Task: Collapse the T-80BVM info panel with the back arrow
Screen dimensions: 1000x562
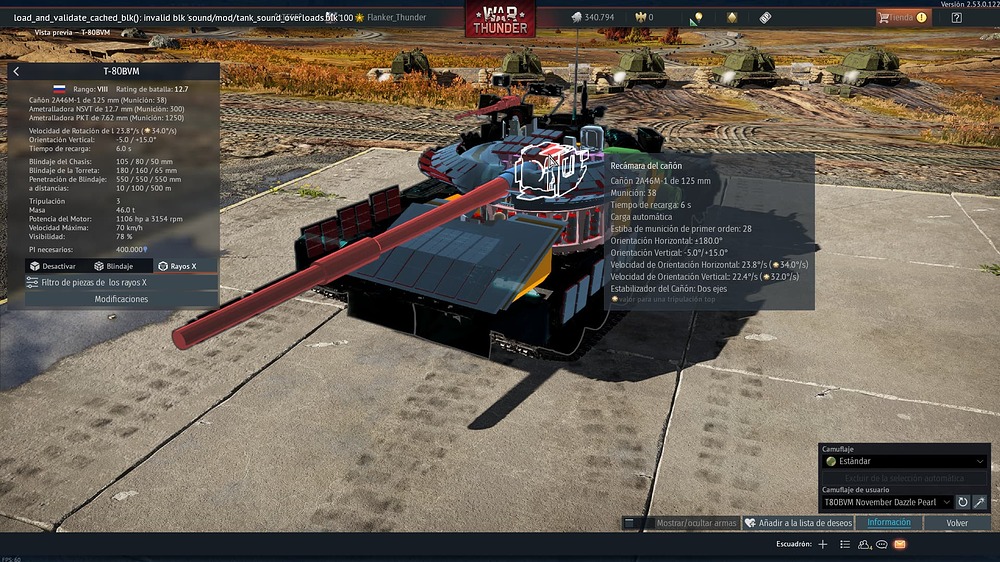Action: [16, 72]
